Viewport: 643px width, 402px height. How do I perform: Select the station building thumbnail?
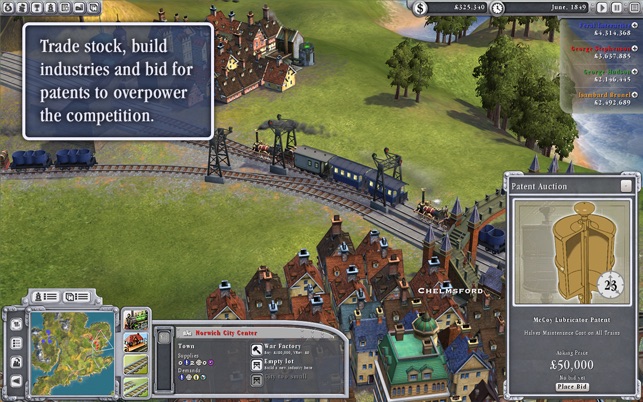tap(135, 343)
